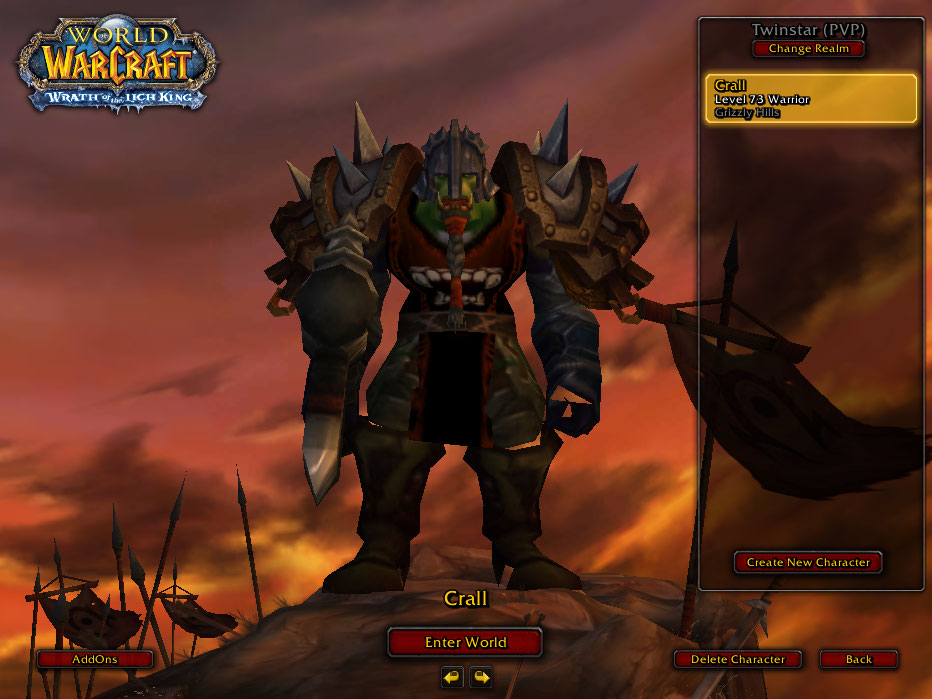Enter the world with Crall
932x699 pixels.
[x=465, y=642]
